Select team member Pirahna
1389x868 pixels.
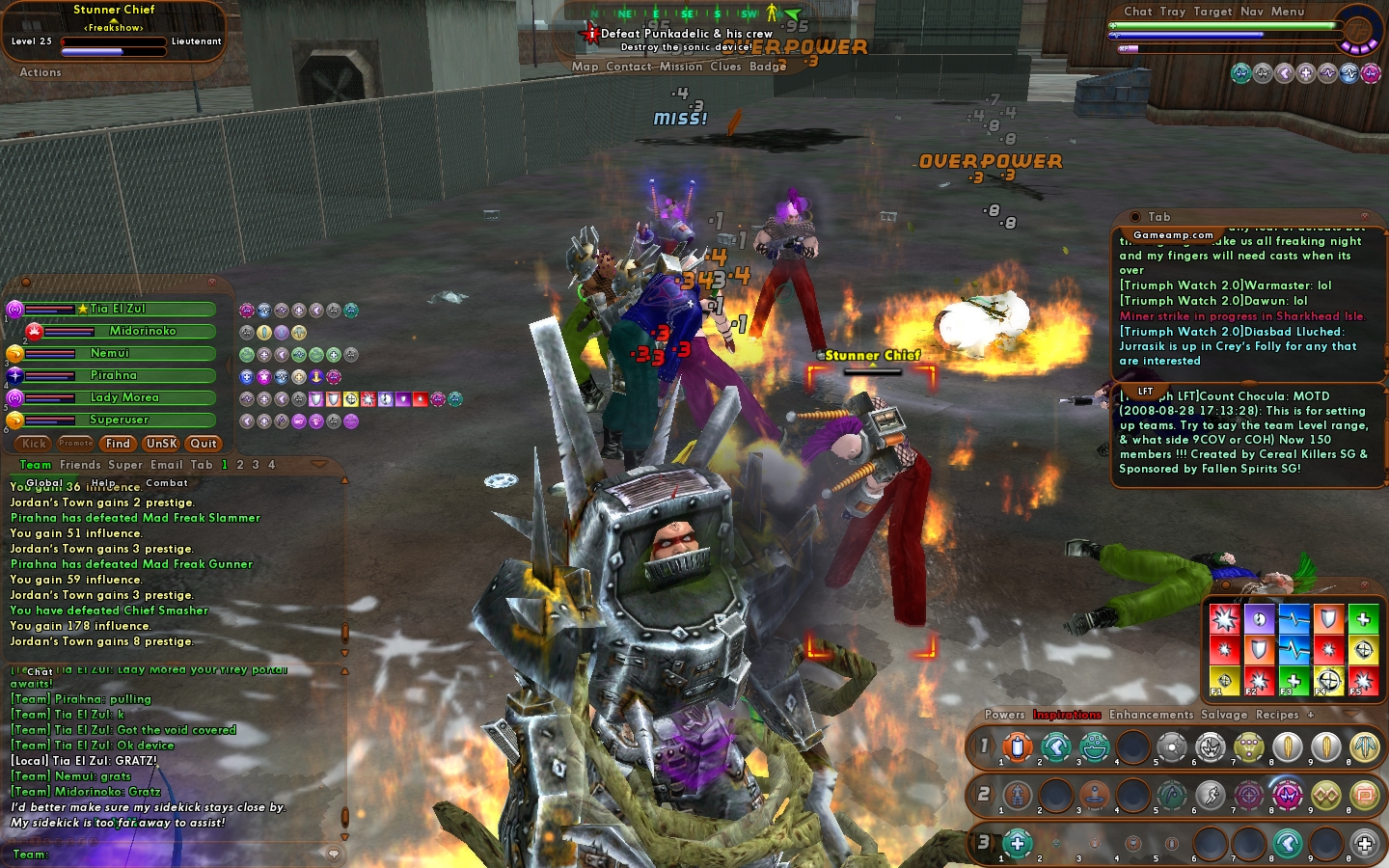click(114, 375)
